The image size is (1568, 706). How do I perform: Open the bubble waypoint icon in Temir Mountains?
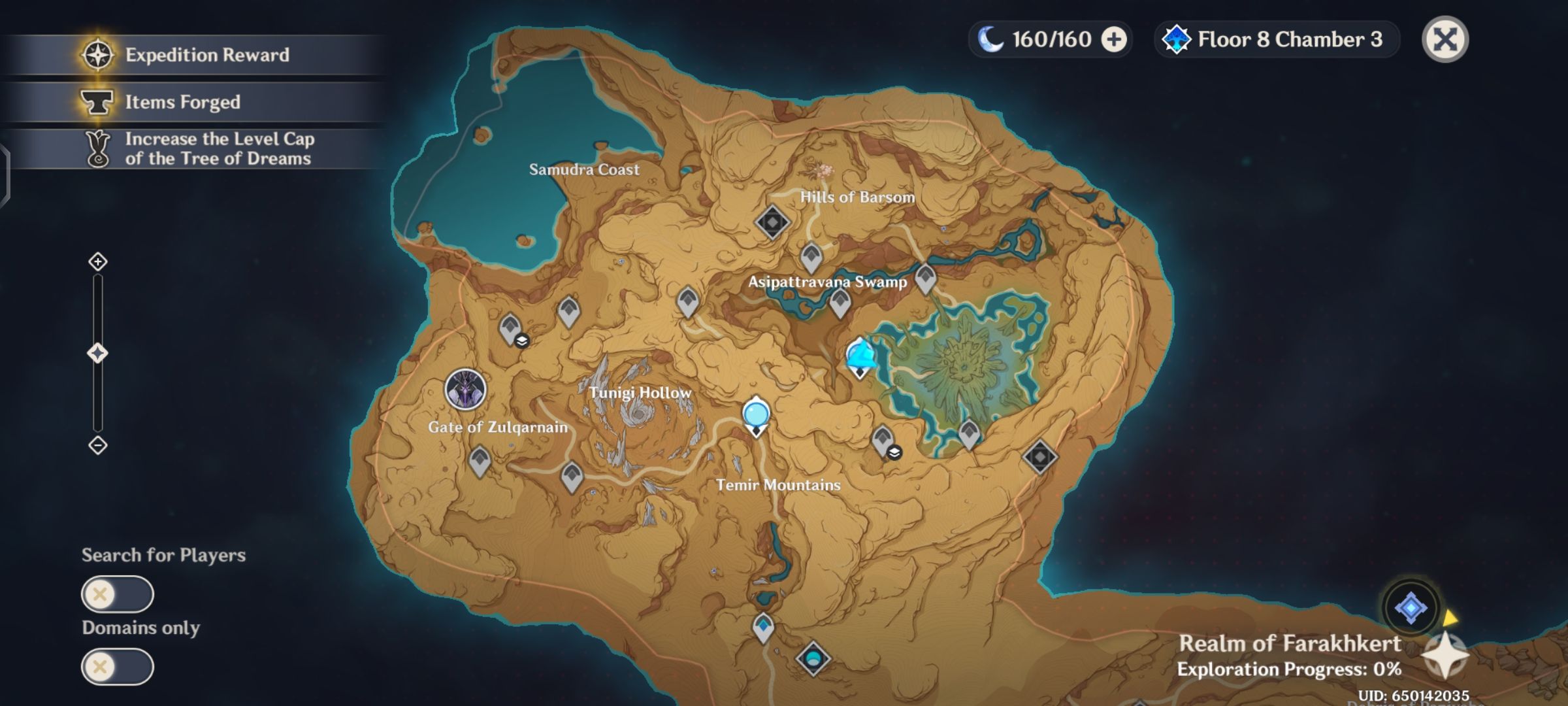(755, 413)
